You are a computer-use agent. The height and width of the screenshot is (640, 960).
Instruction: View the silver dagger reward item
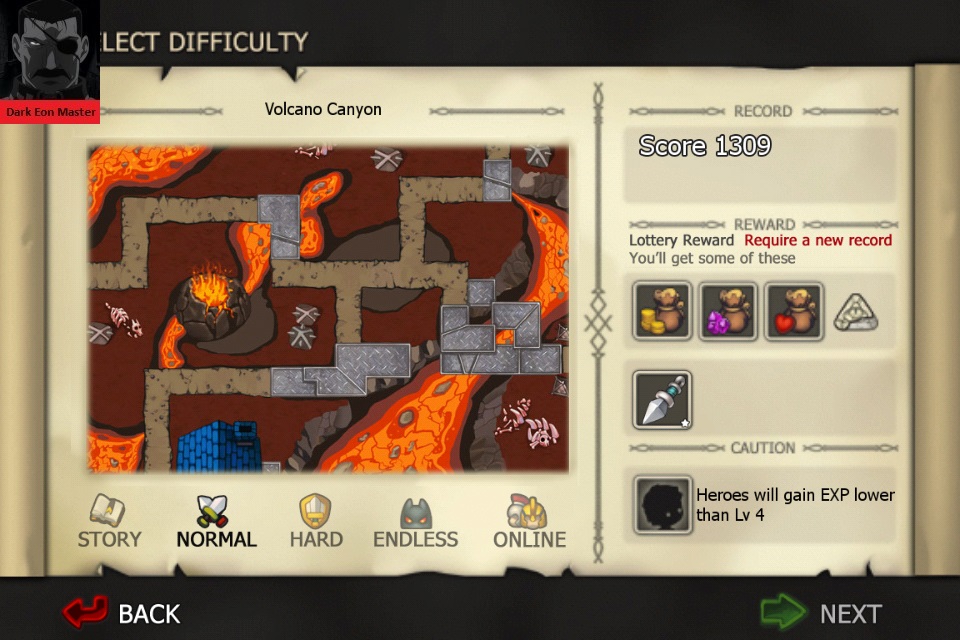[662, 399]
